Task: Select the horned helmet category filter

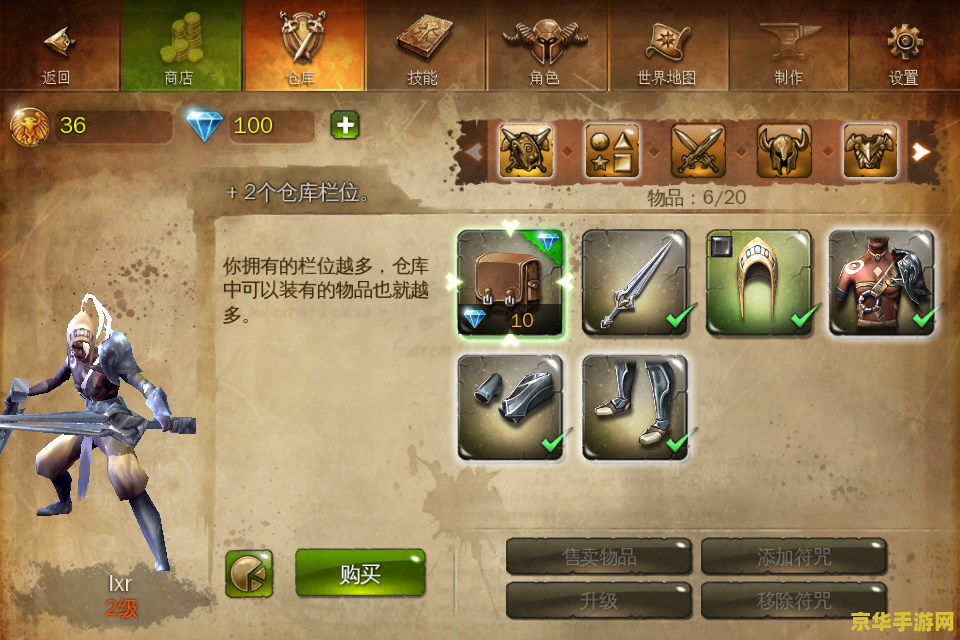Action: point(784,151)
